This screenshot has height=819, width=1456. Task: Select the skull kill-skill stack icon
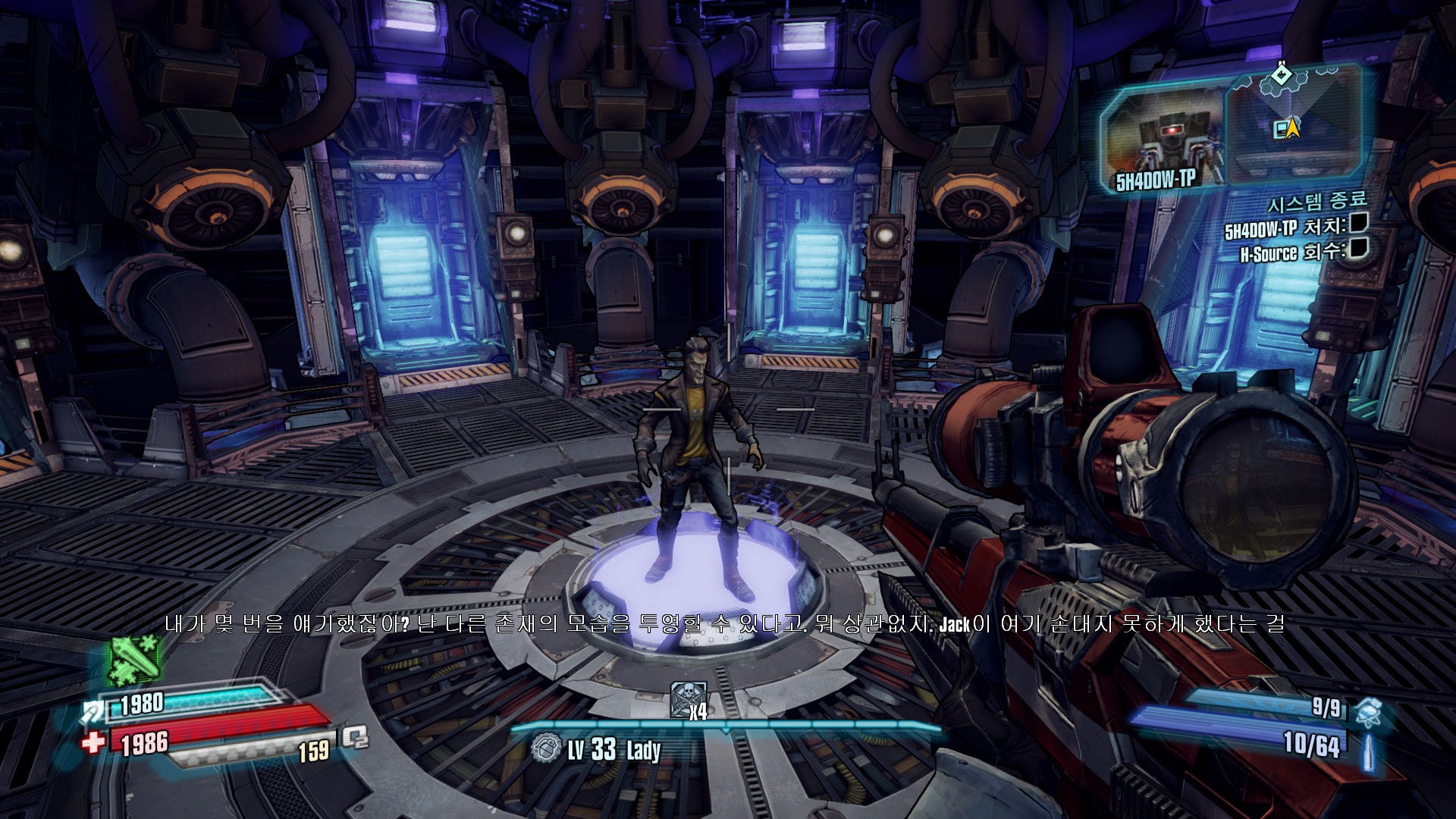[x=688, y=699]
